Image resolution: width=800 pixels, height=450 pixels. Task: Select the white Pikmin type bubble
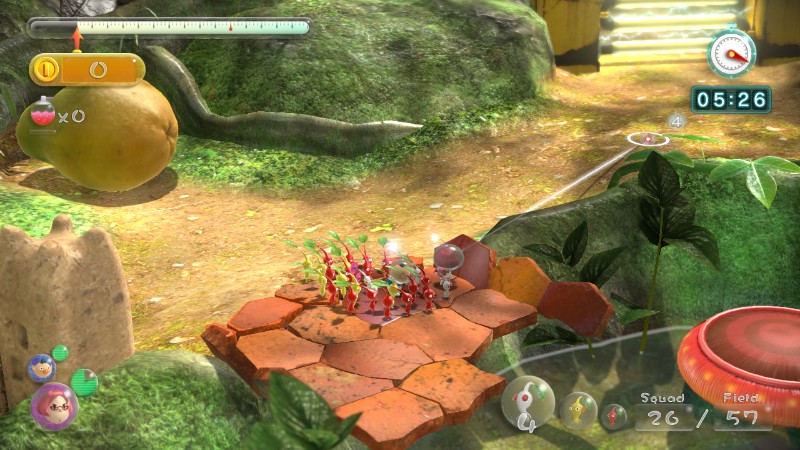click(x=527, y=401)
